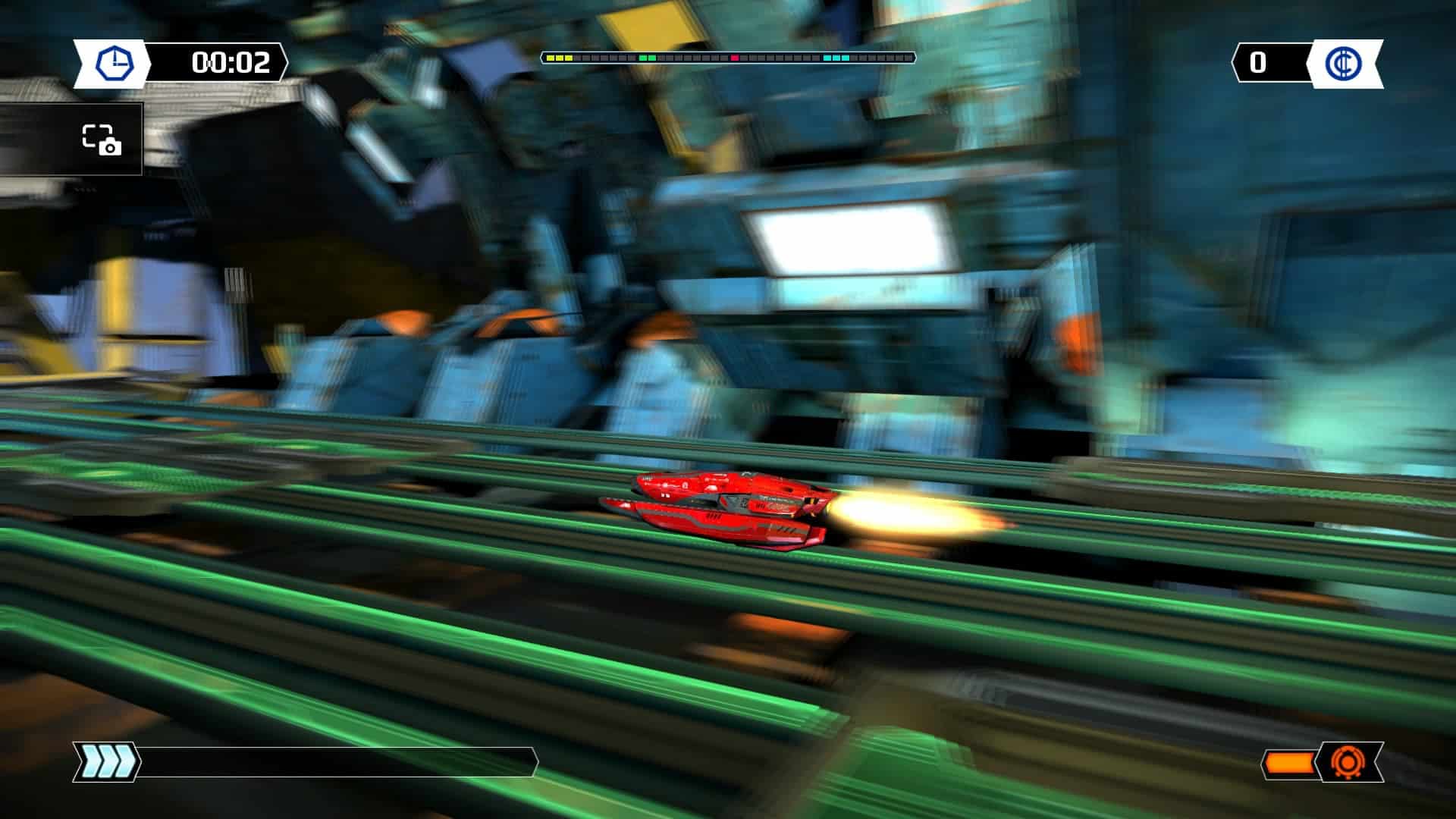Viewport: 1456px width, 819px height.
Task: Select the elapsed time 00:02 readout
Action: 231,64
